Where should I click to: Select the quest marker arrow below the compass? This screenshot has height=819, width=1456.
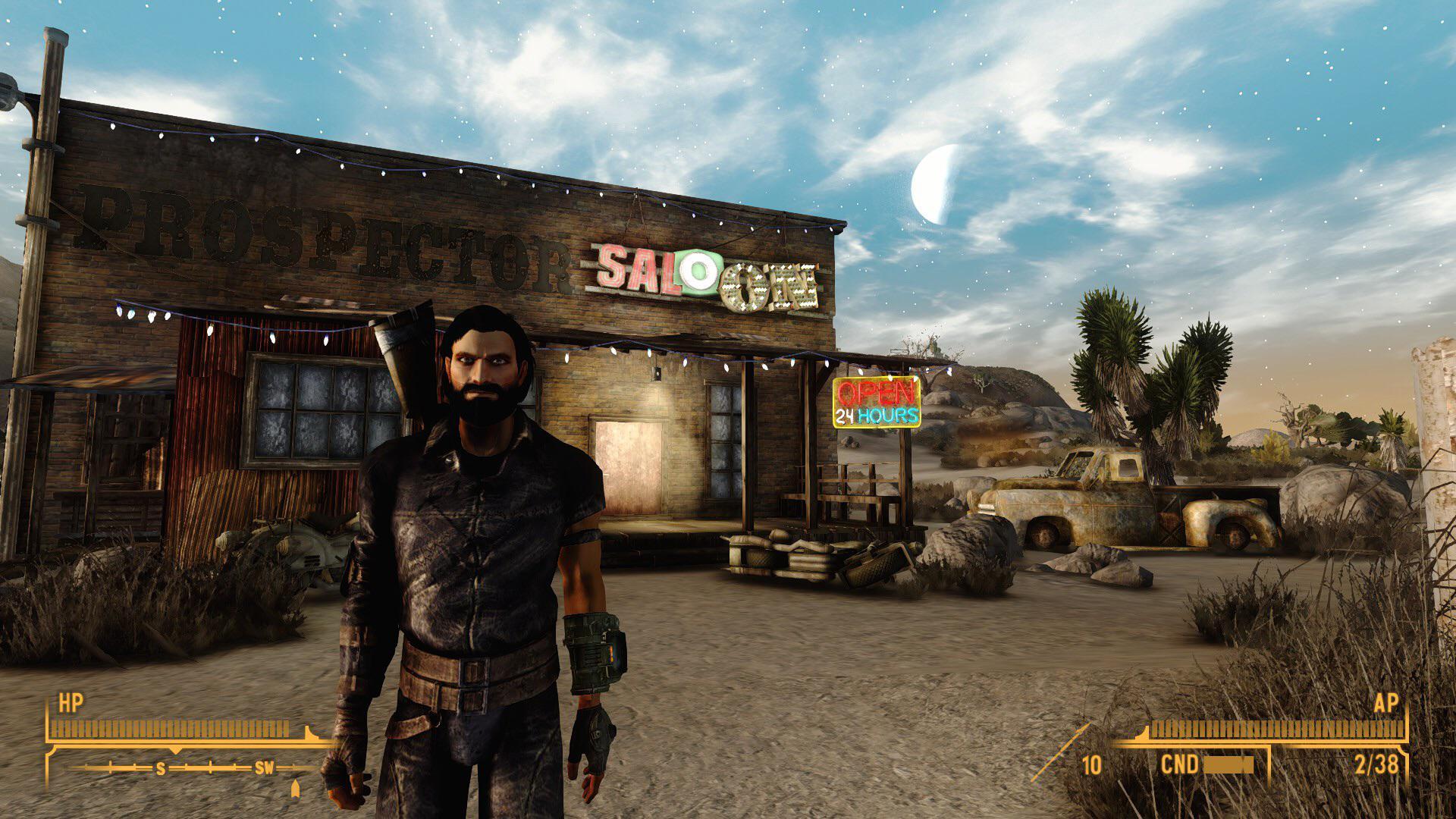(x=296, y=789)
